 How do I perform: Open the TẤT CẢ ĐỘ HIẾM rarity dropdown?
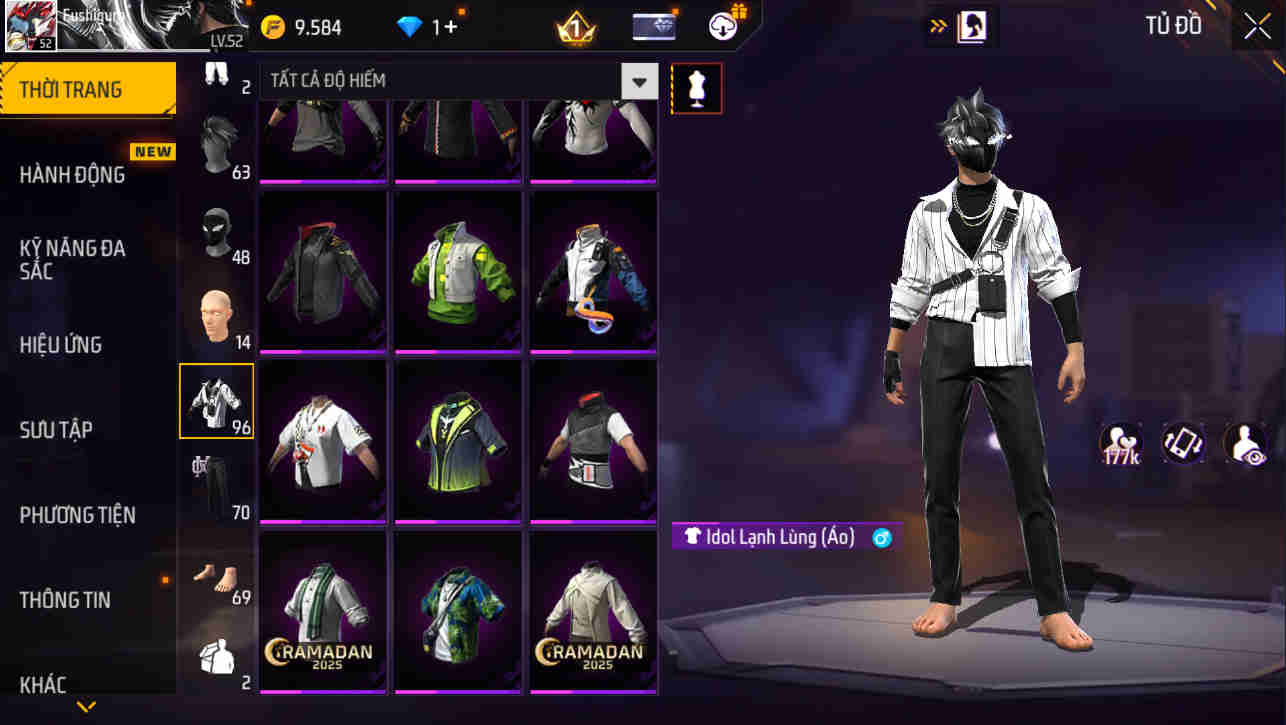click(639, 81)
